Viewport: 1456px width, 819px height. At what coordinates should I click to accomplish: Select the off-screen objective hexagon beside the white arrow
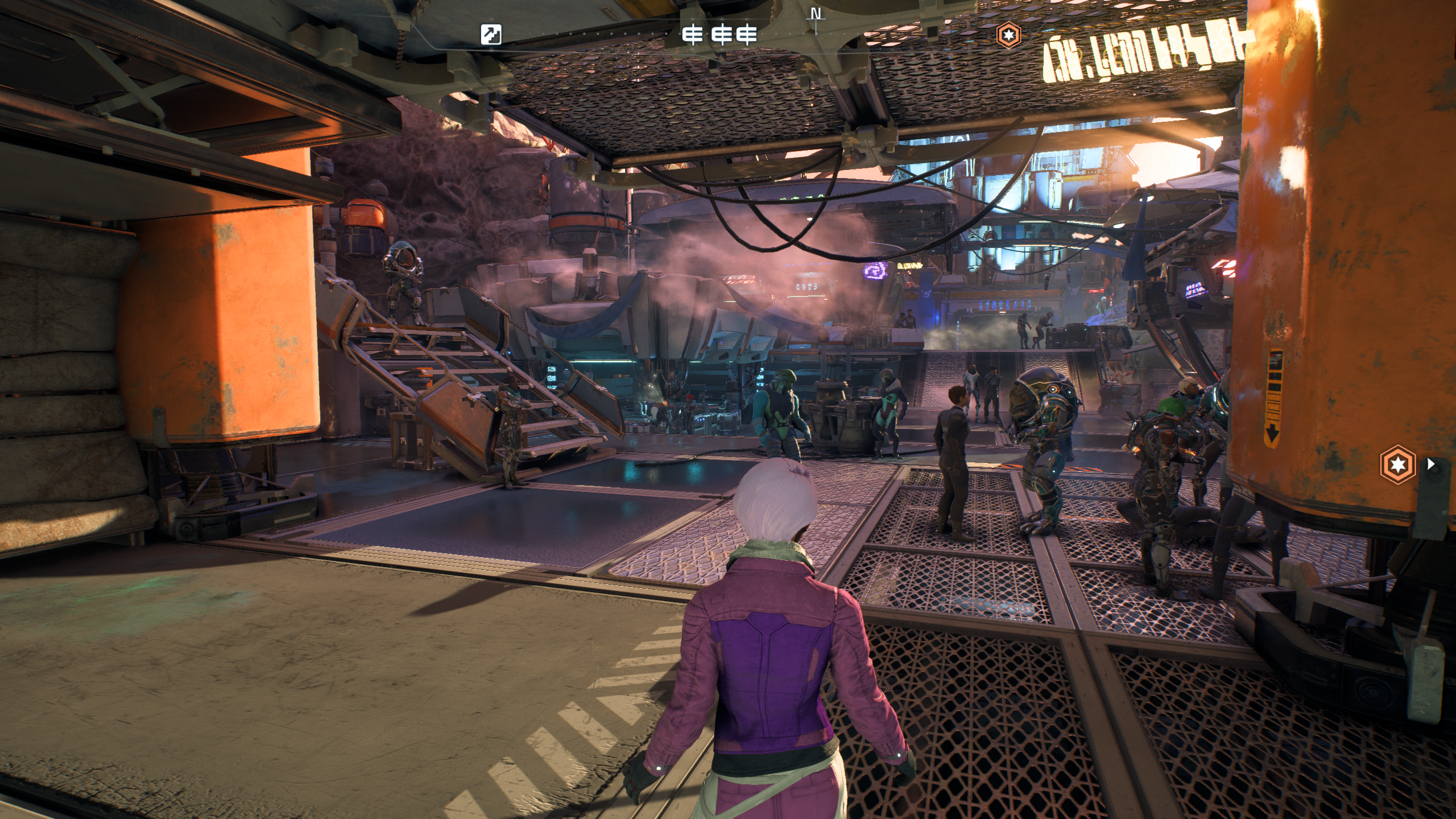[1397, 465]
